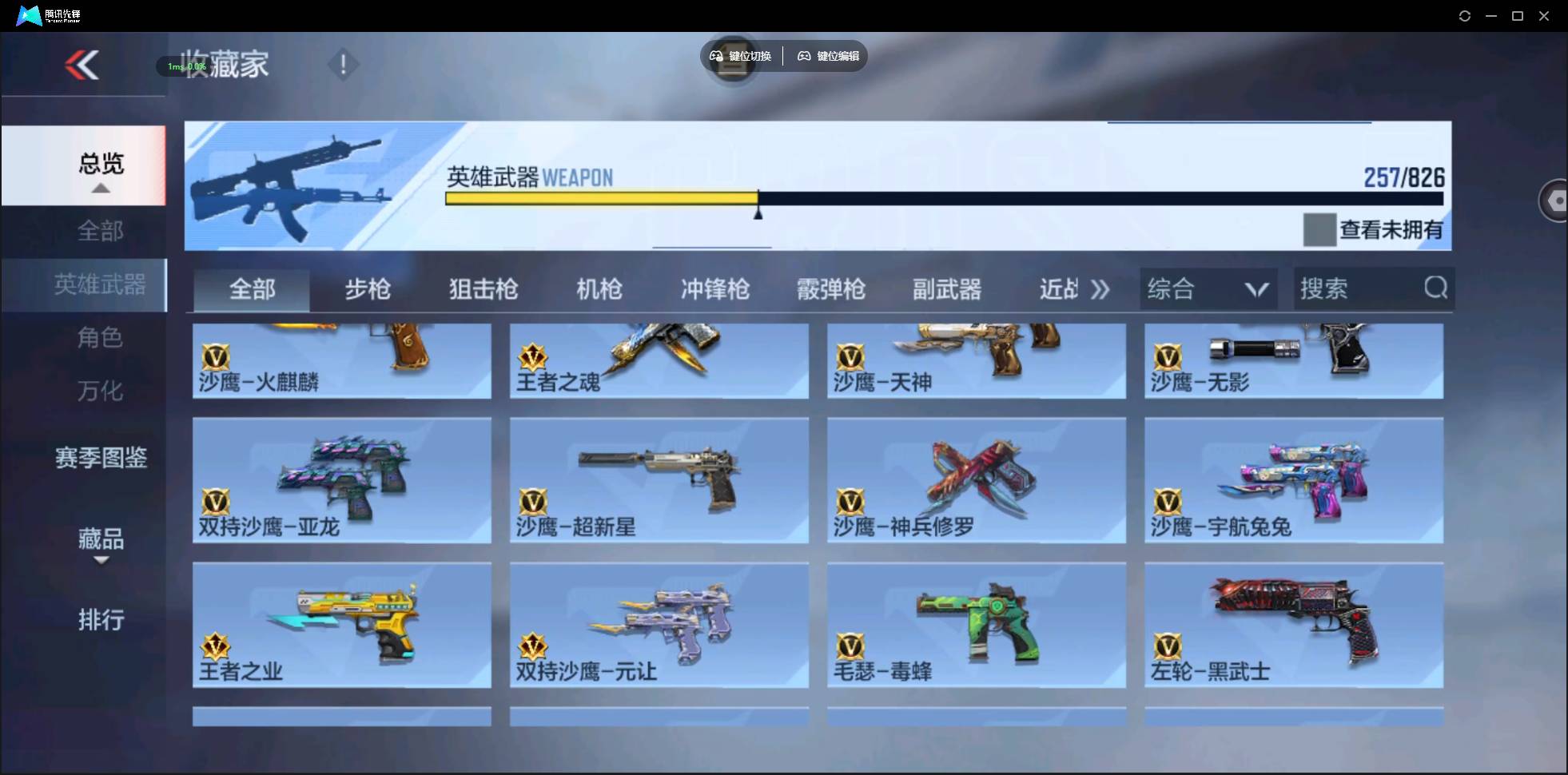
Task: Expand more weapon categories via double chevron
Action: 1101,289
